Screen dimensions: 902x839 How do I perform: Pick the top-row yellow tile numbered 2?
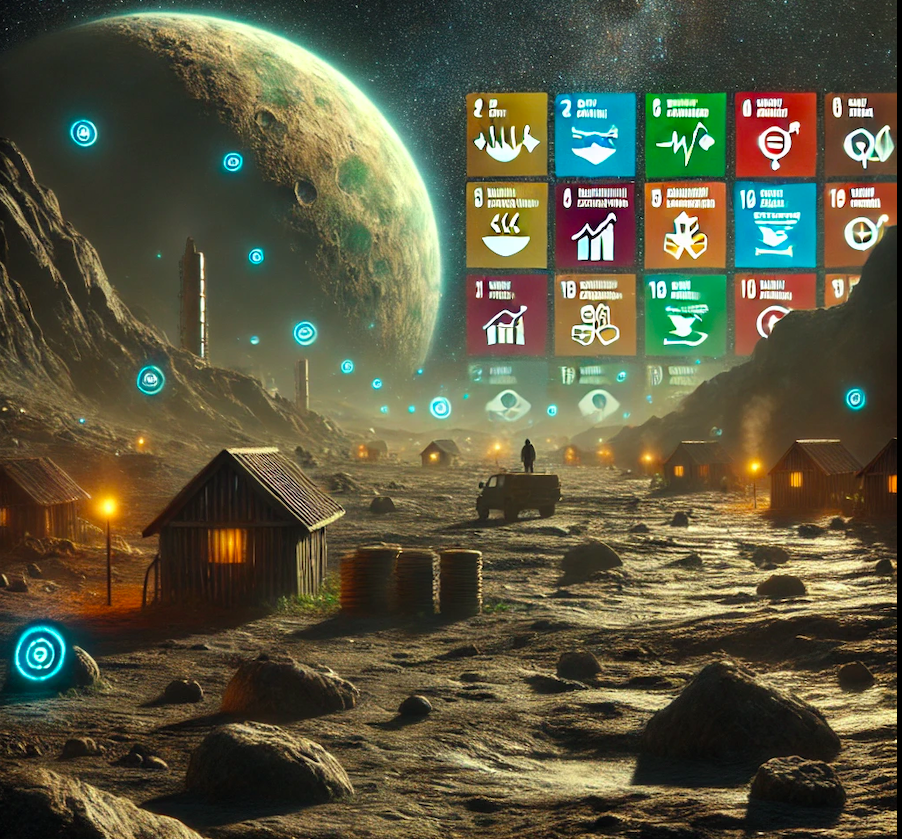tap(507, 135)
